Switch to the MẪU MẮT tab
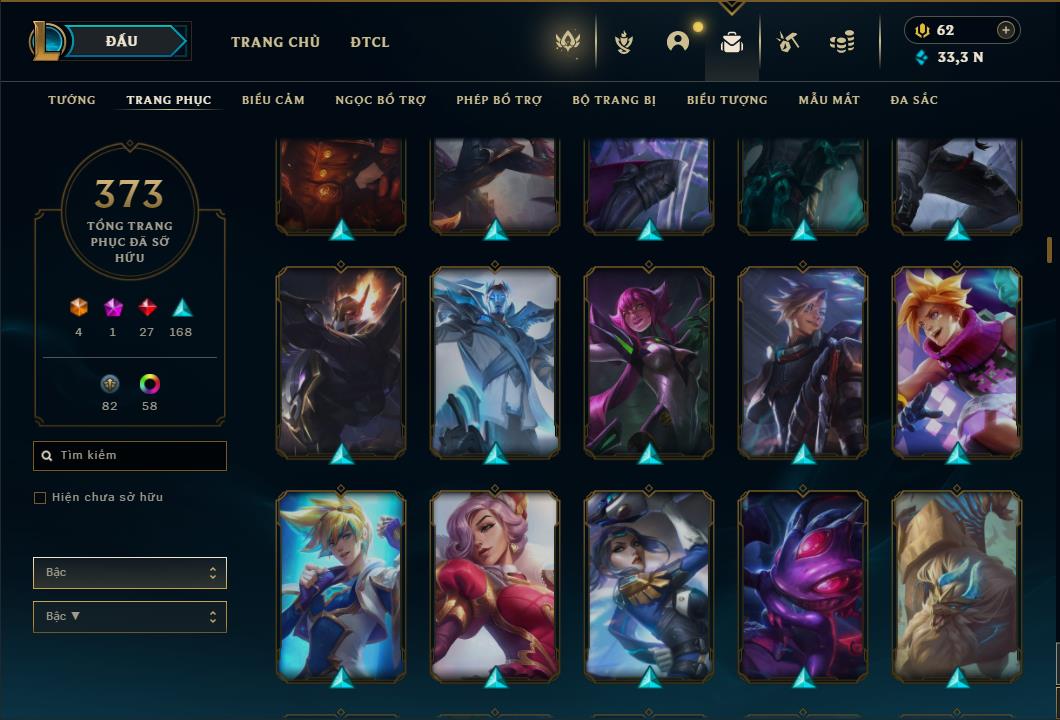Image resolution: width=1060 pixels, height=720 pixels. tap(829, 100)
